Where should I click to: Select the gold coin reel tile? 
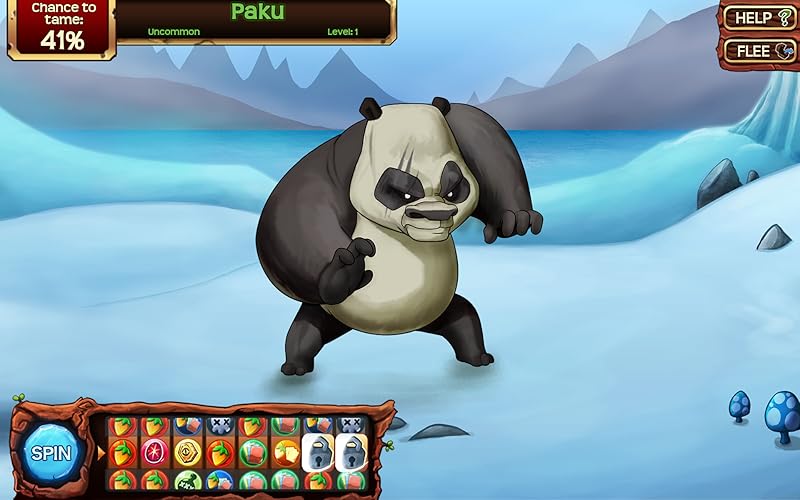tap(187, 452)
